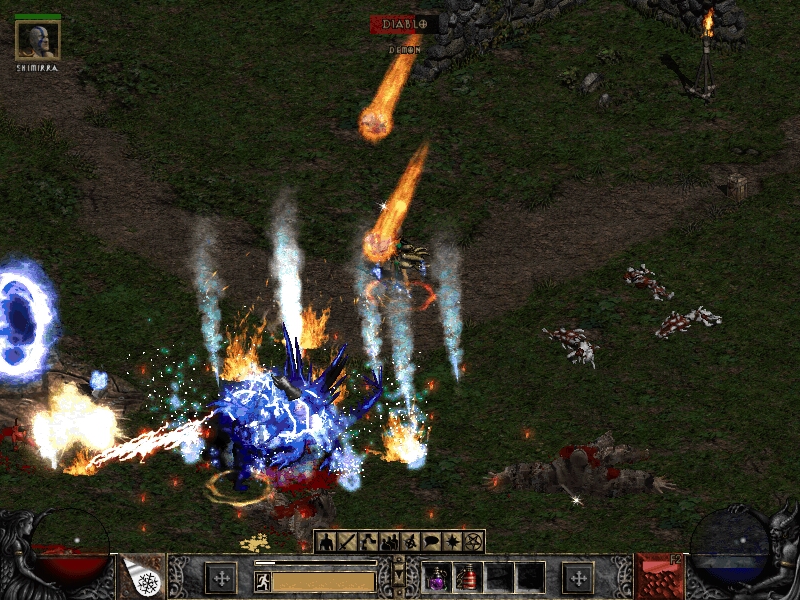The height and width of the screenshot is (600, 800).
Task: Open the skill tree icon
Action: pos(368,542)
